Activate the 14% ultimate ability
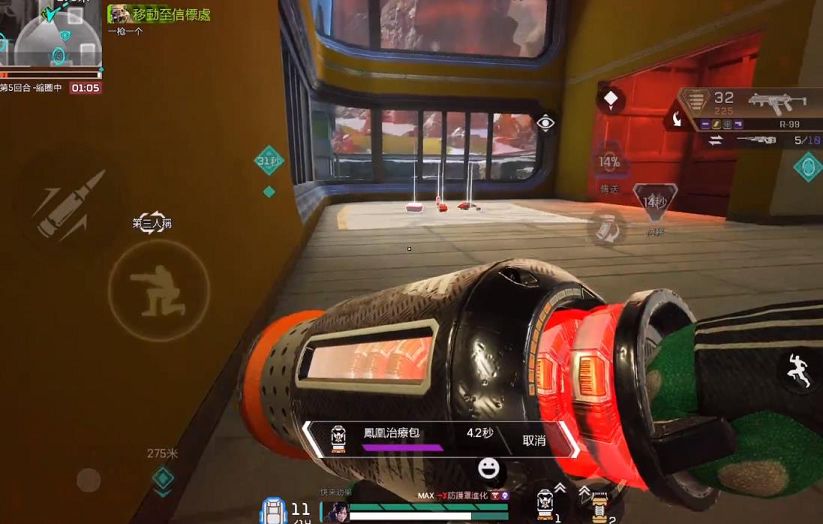823x524 pixels. [x=609, y=161]
